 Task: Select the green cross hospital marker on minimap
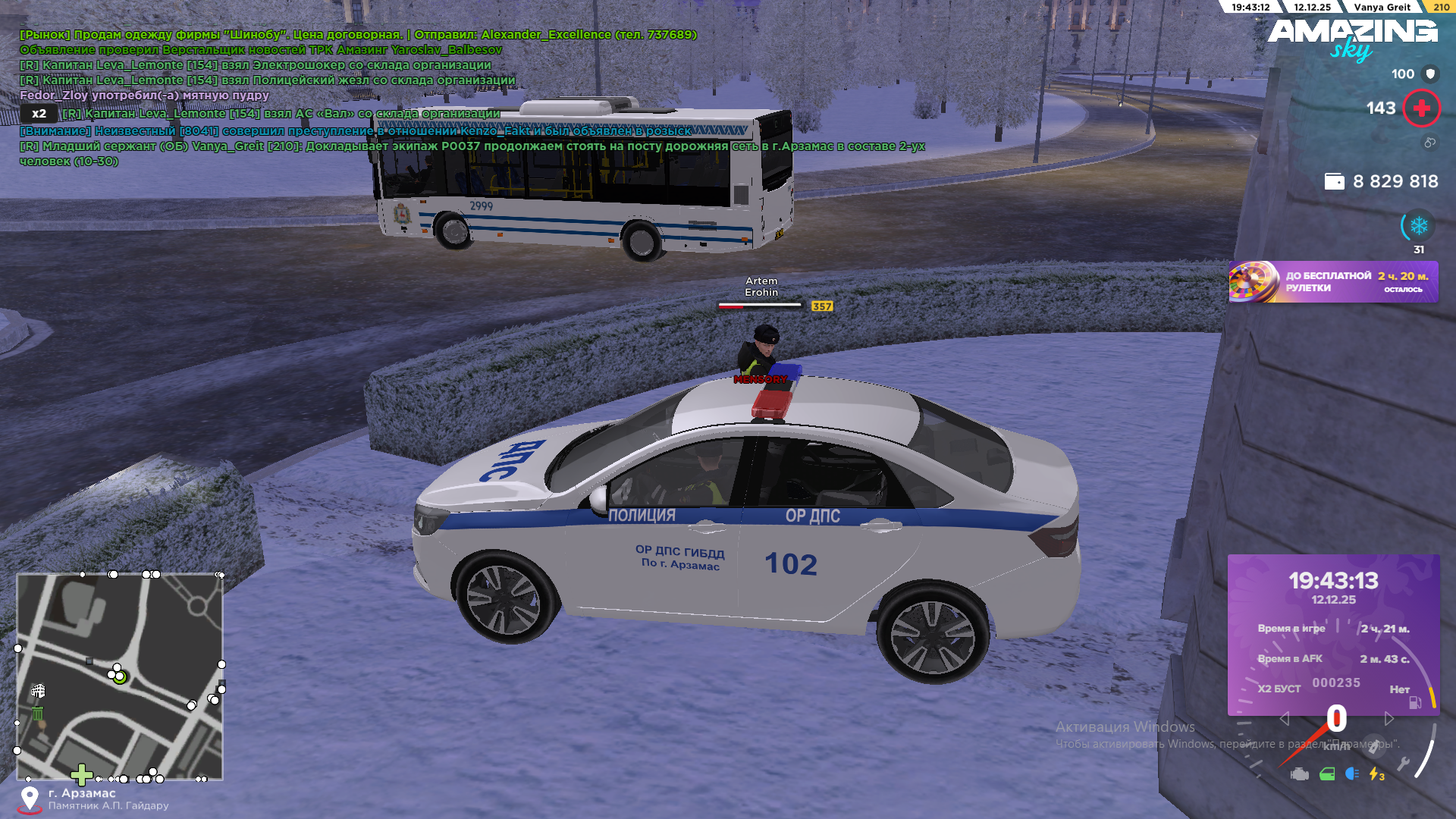point(81,774)
